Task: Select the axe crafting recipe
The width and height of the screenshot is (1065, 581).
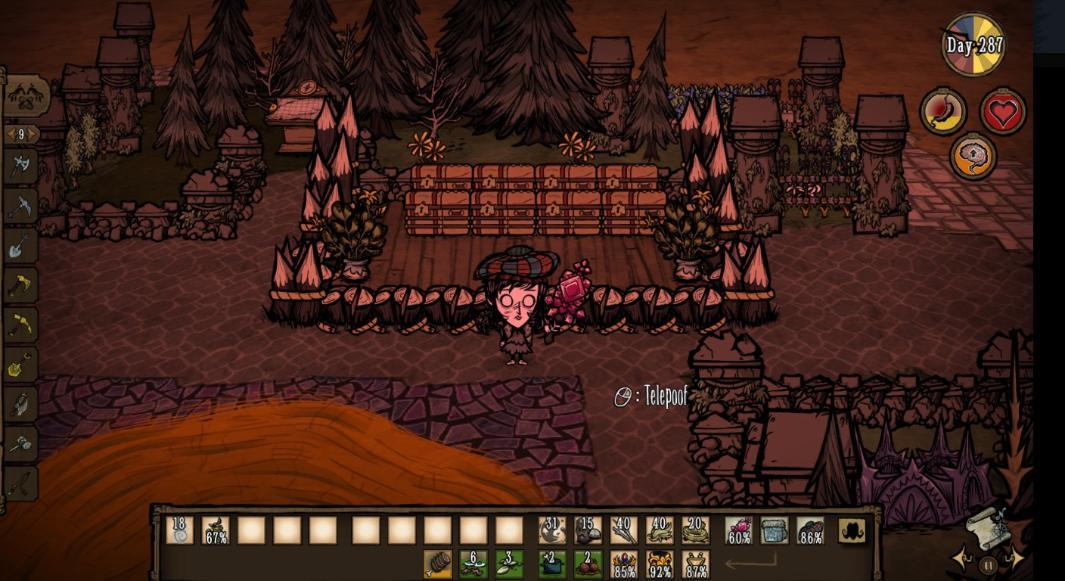Action: [x=21, y=166]
